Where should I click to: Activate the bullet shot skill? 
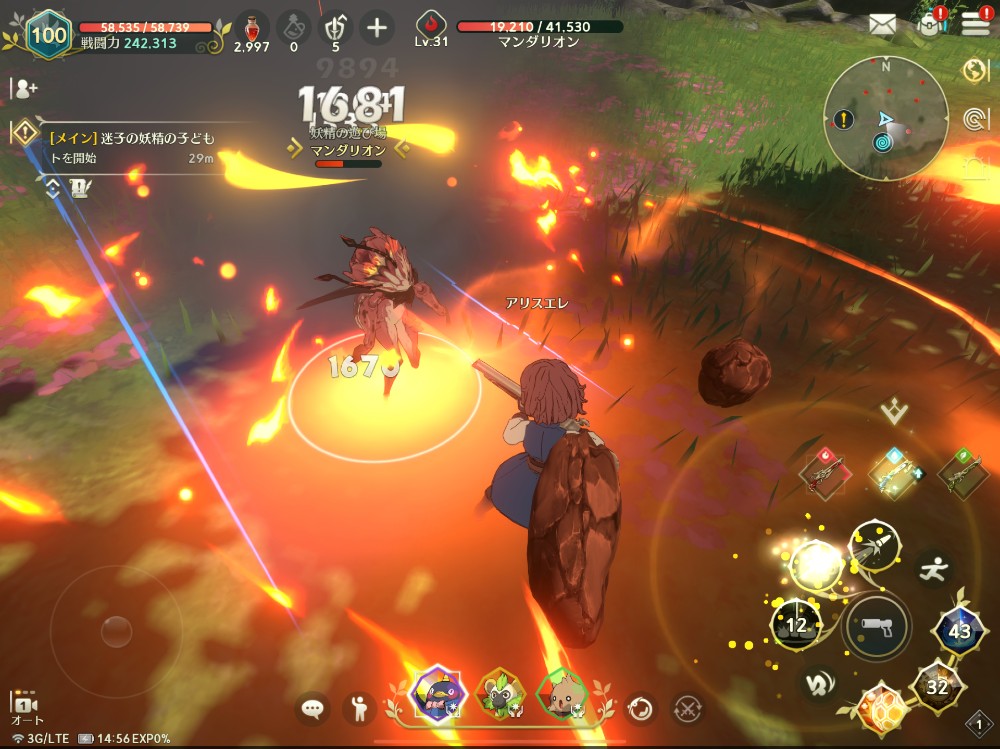click(x=873, y=544)
